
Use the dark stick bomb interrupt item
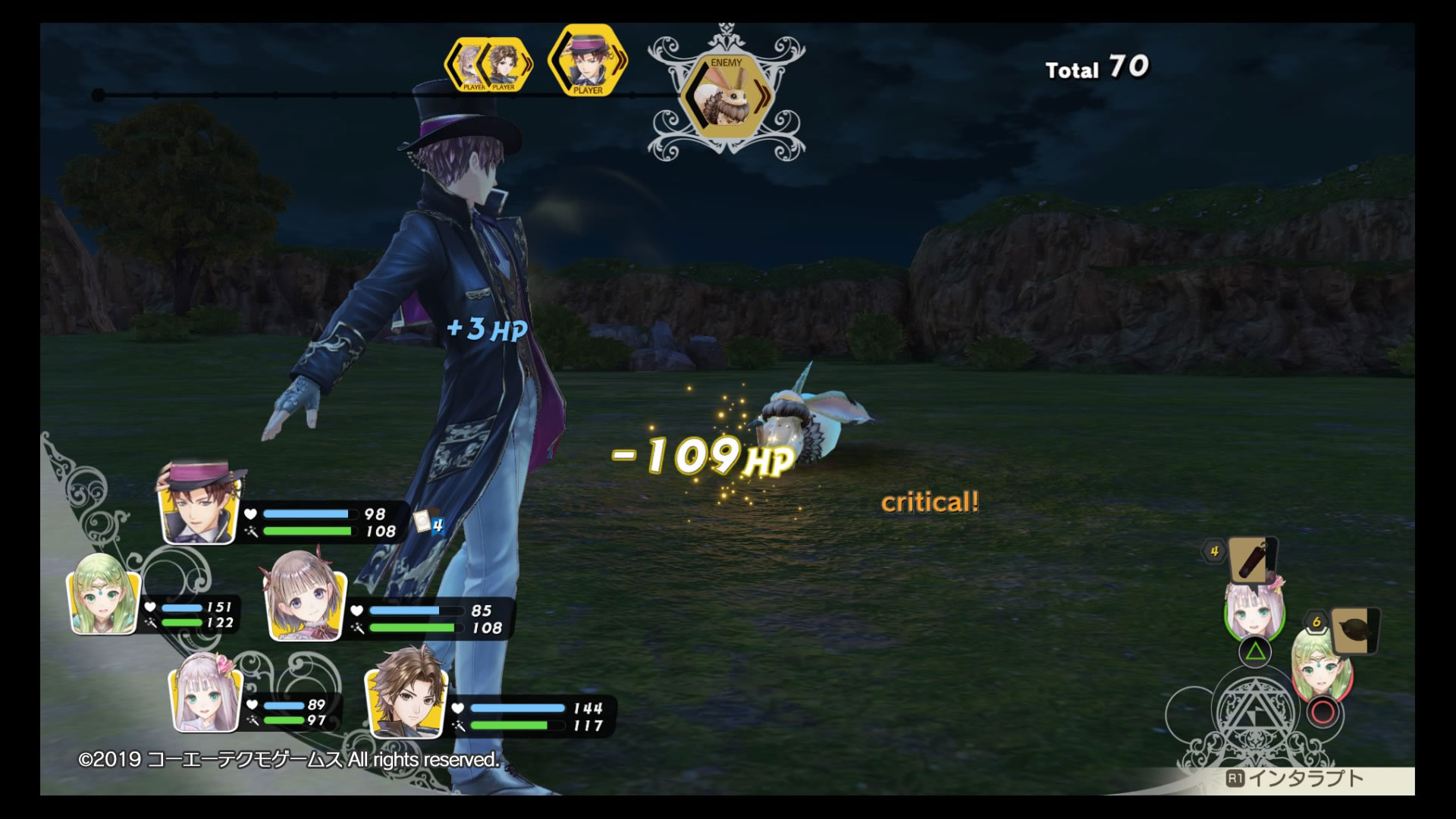[x=1252, y=560]
